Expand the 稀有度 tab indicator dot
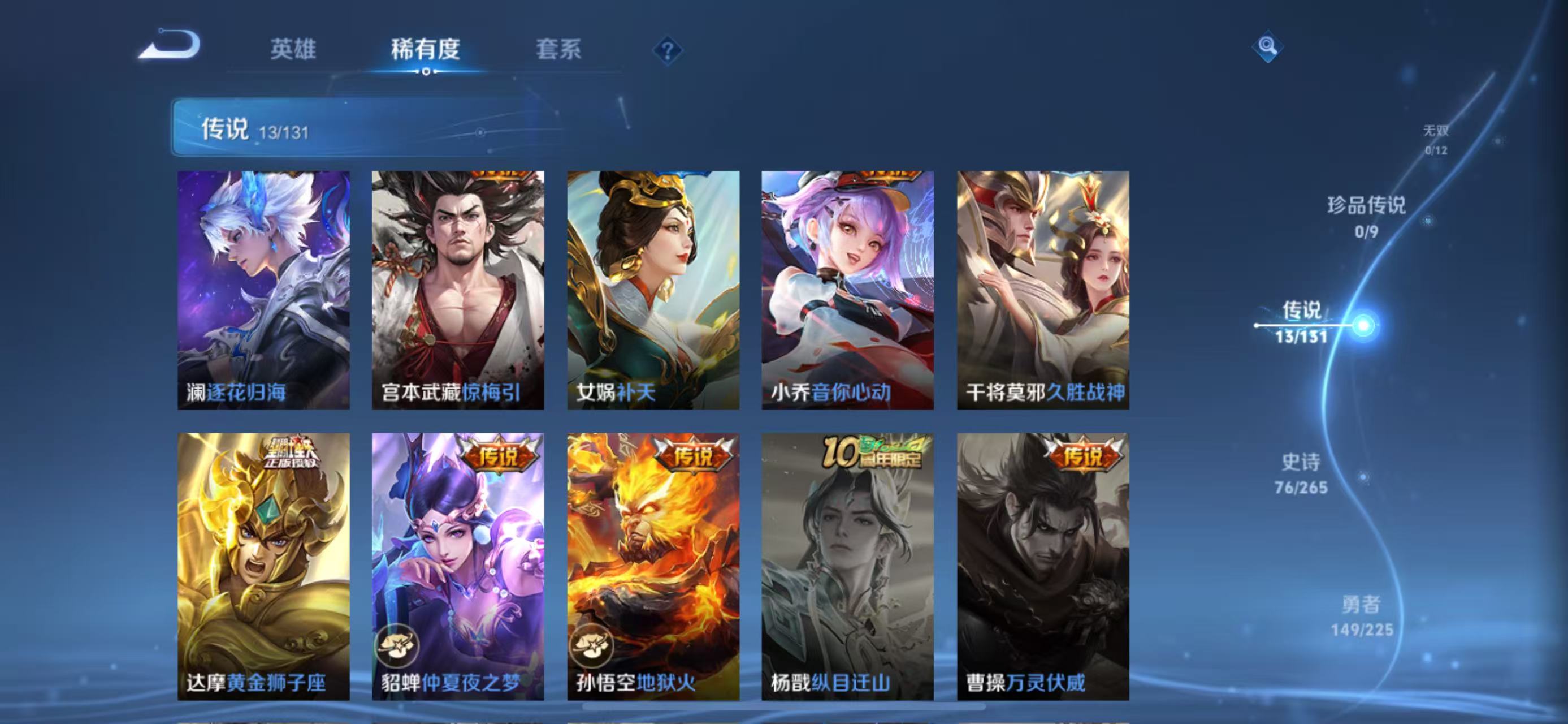The width and height of the screenshot is (1568, 724). pos(425,71)
